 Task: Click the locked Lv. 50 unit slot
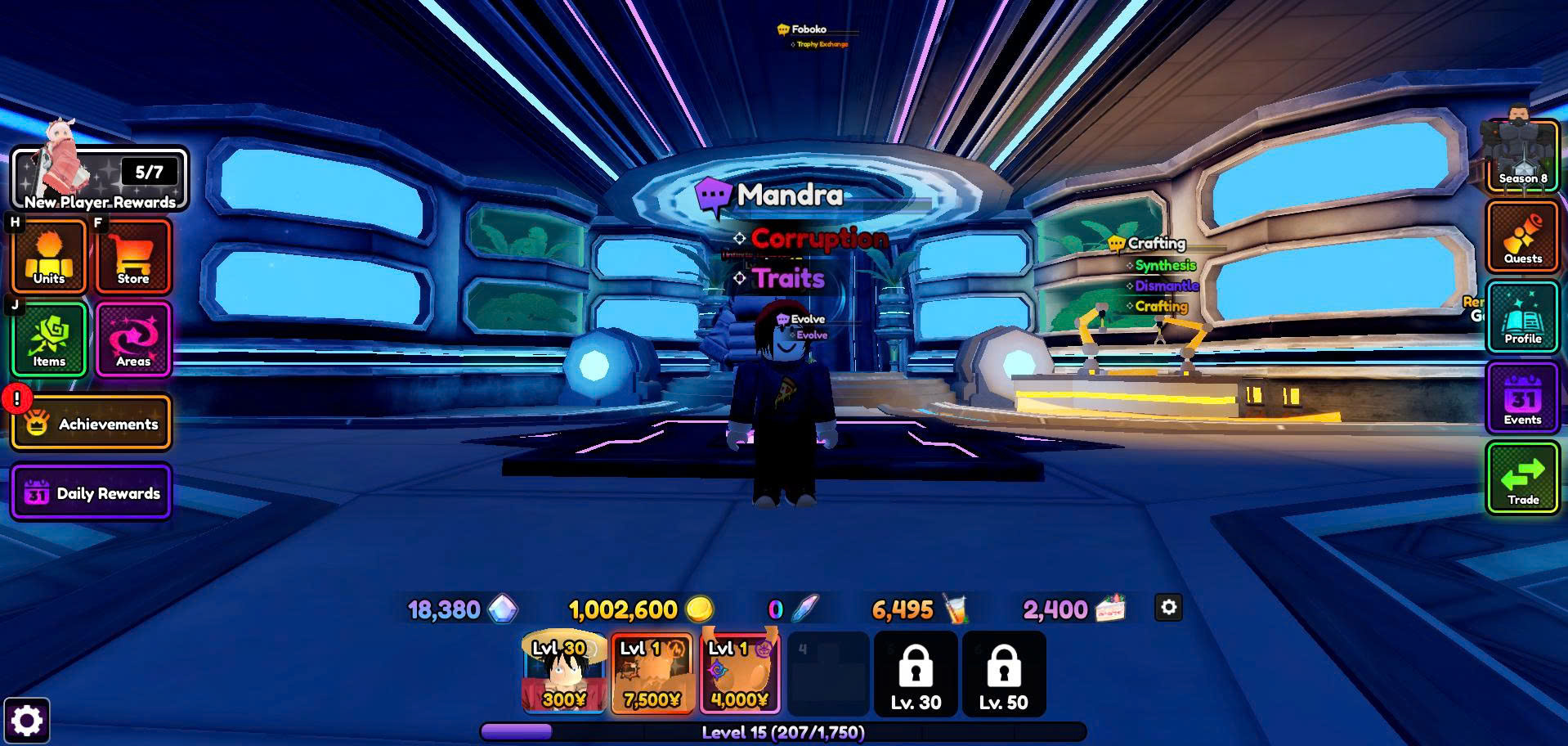[x=1004, y=674]
